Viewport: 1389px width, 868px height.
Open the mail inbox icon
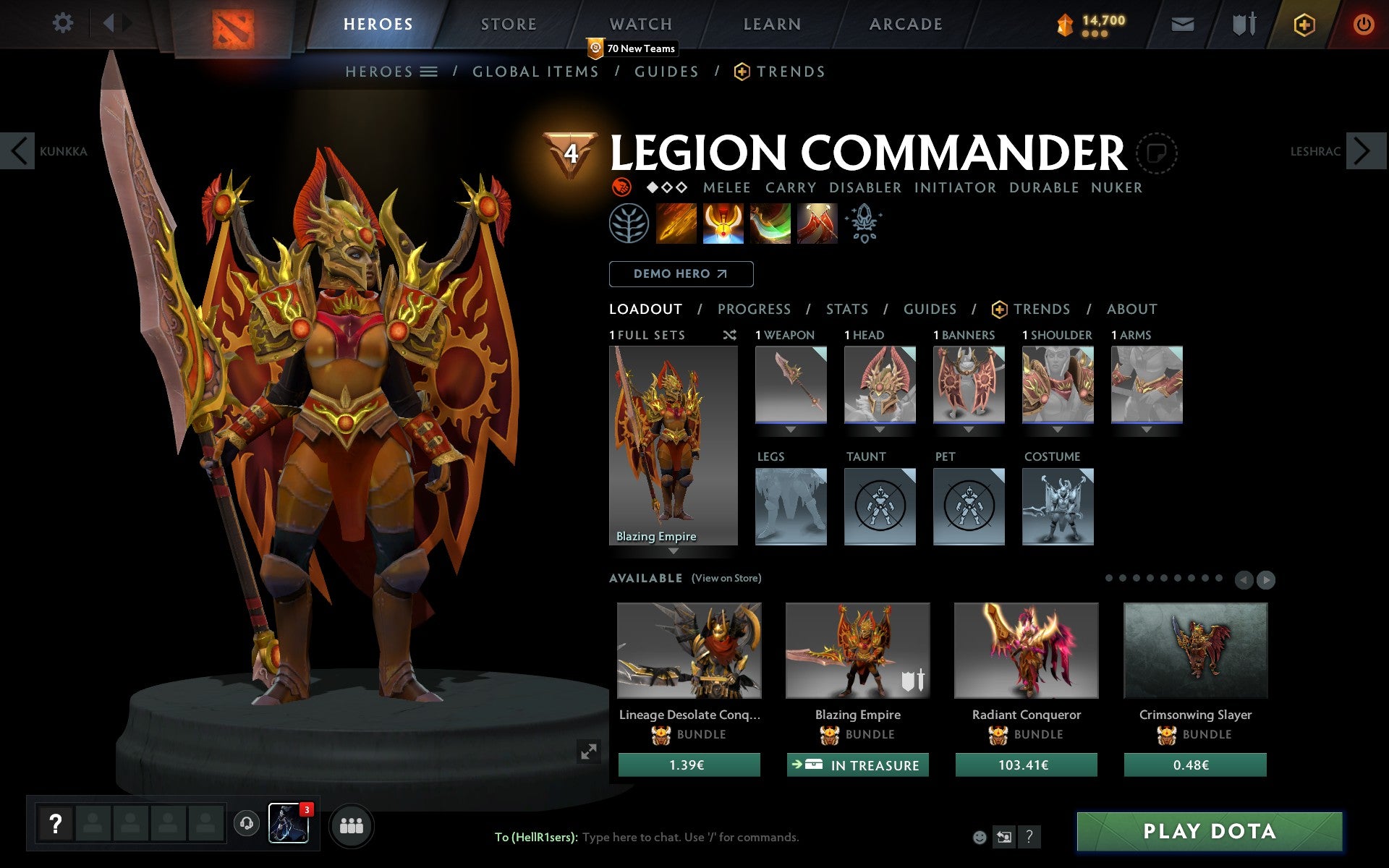click(1182, 23)
